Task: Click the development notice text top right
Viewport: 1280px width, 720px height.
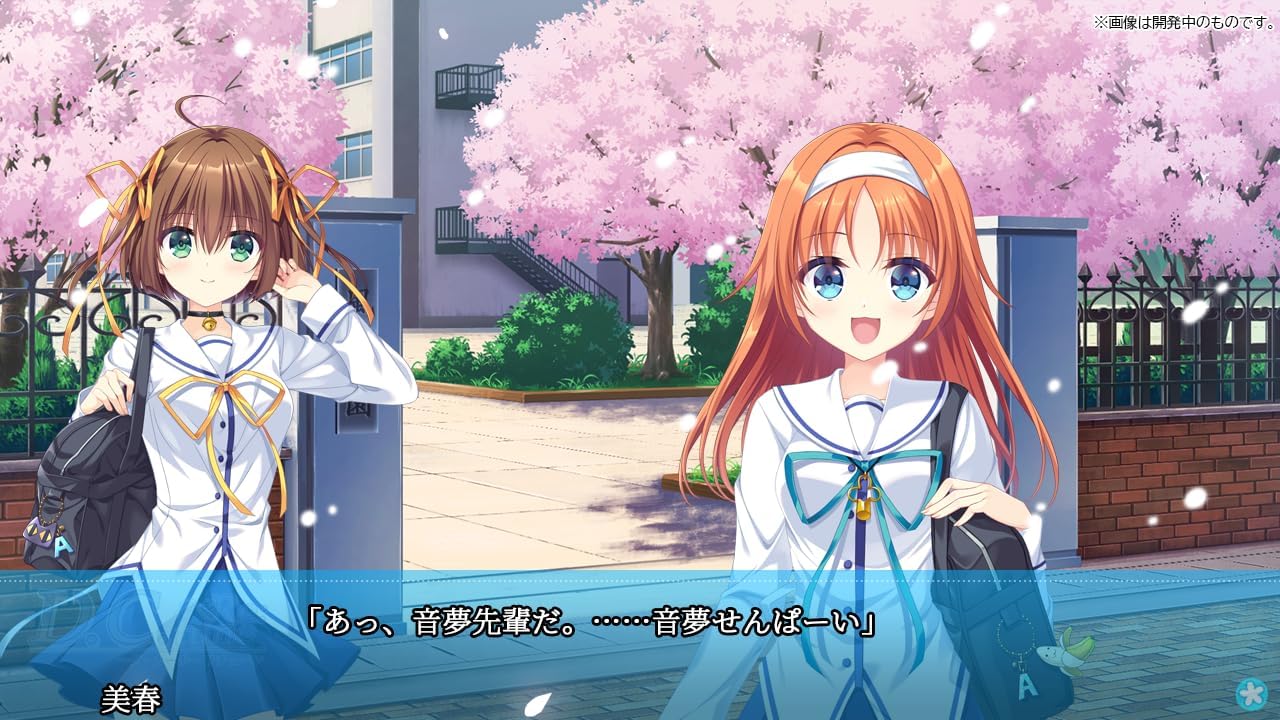Action: tap(1185, 17)
